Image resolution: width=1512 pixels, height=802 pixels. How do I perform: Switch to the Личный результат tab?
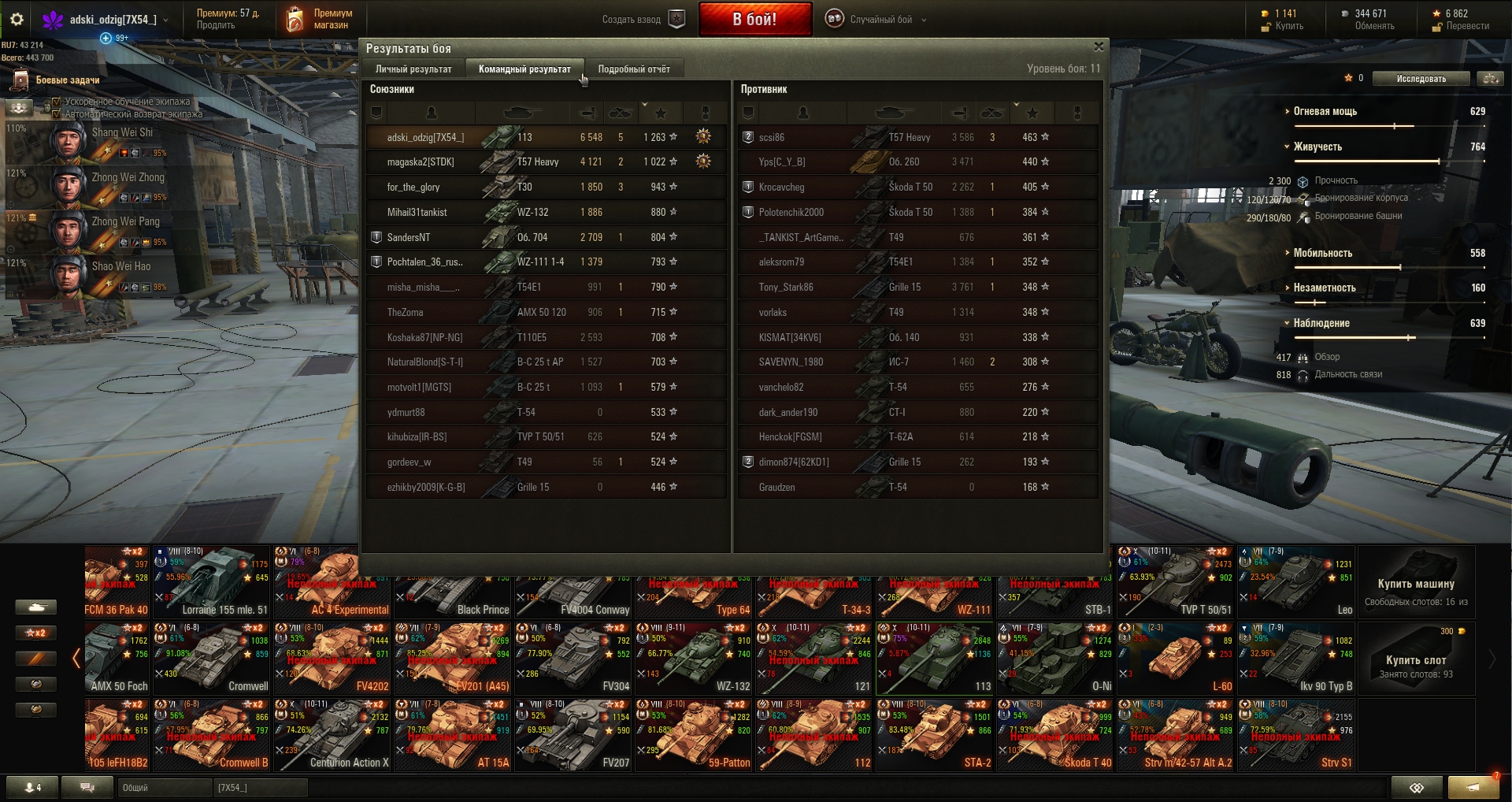tap(413, 69)
